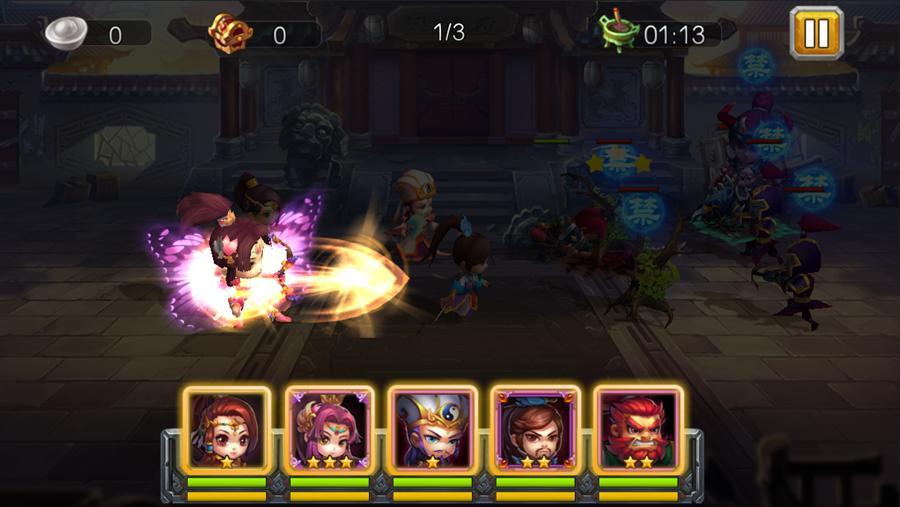Choose the yin-yang hat strategist portrait
Image resolution: width=900 pixels, height=507 pixels.
[x=432, y=430]
